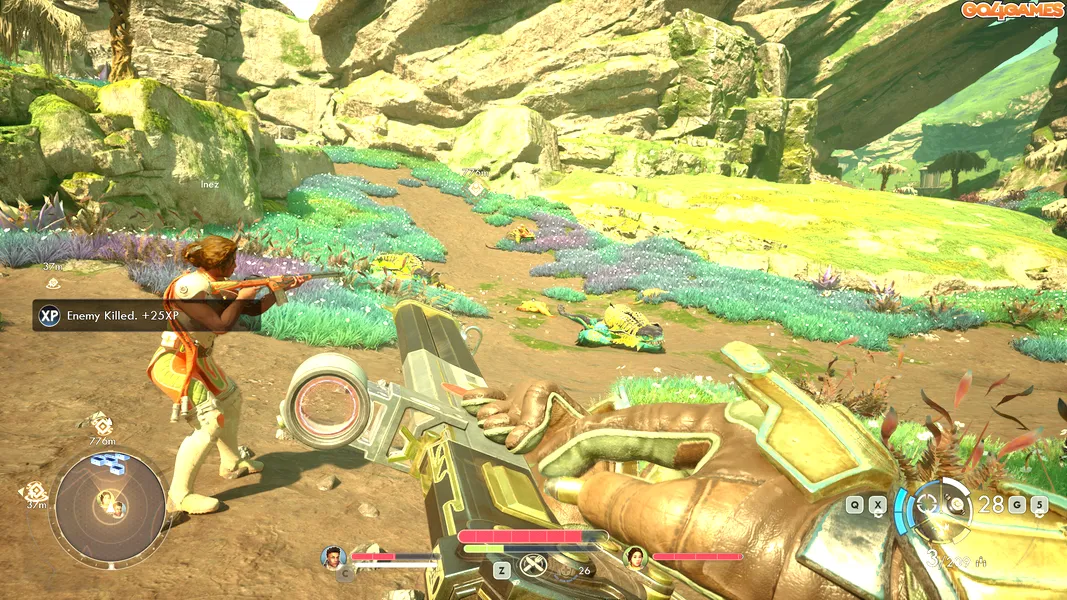Select the female companion portrait
This screenshot has height=600, width=1067.
point(635,556)
